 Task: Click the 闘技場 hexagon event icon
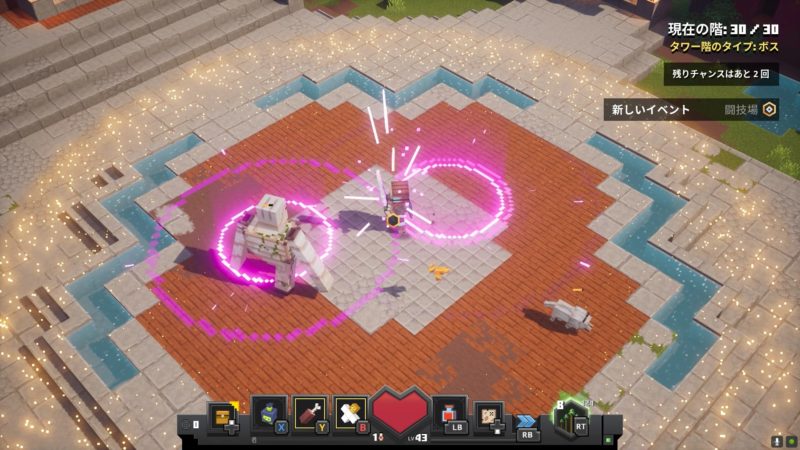click(x=769, y=110)
